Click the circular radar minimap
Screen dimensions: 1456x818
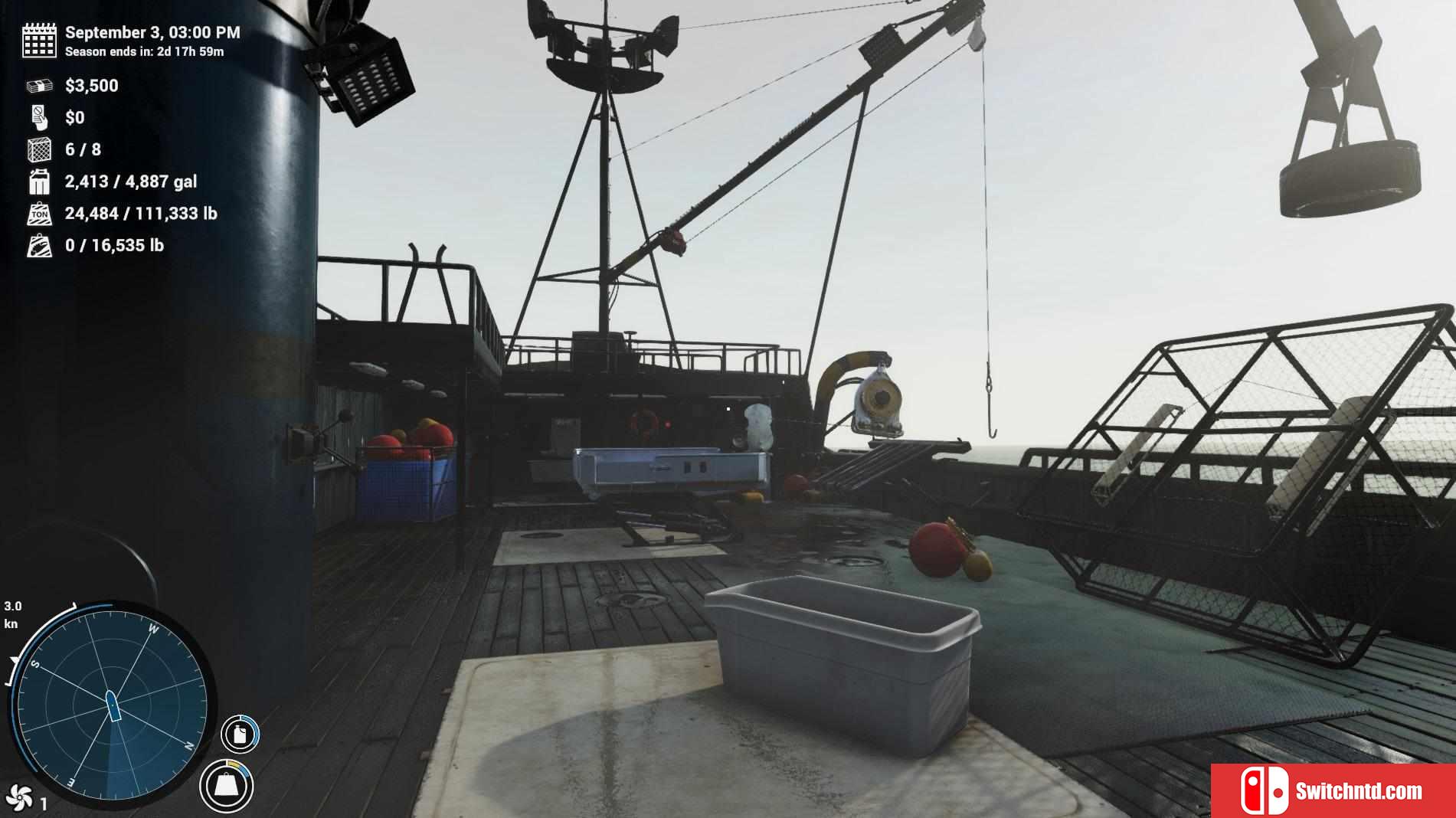click(x=111, y=705)
